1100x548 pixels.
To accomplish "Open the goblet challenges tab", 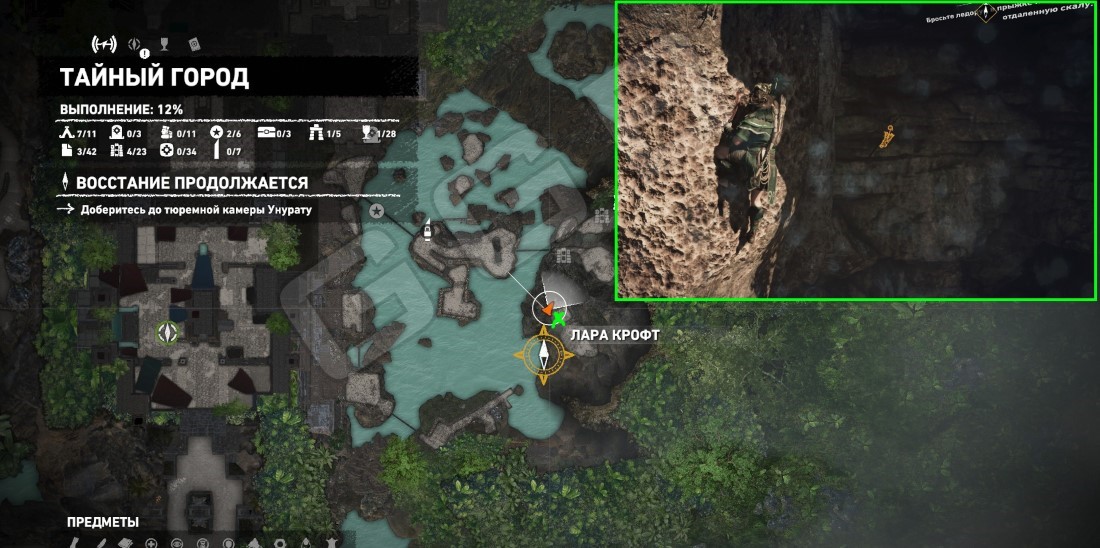I will point(165,44).
